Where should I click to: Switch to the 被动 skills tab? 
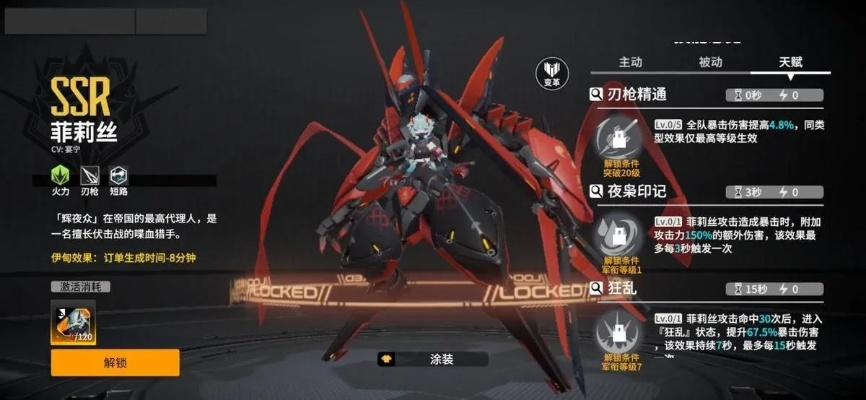710,62
